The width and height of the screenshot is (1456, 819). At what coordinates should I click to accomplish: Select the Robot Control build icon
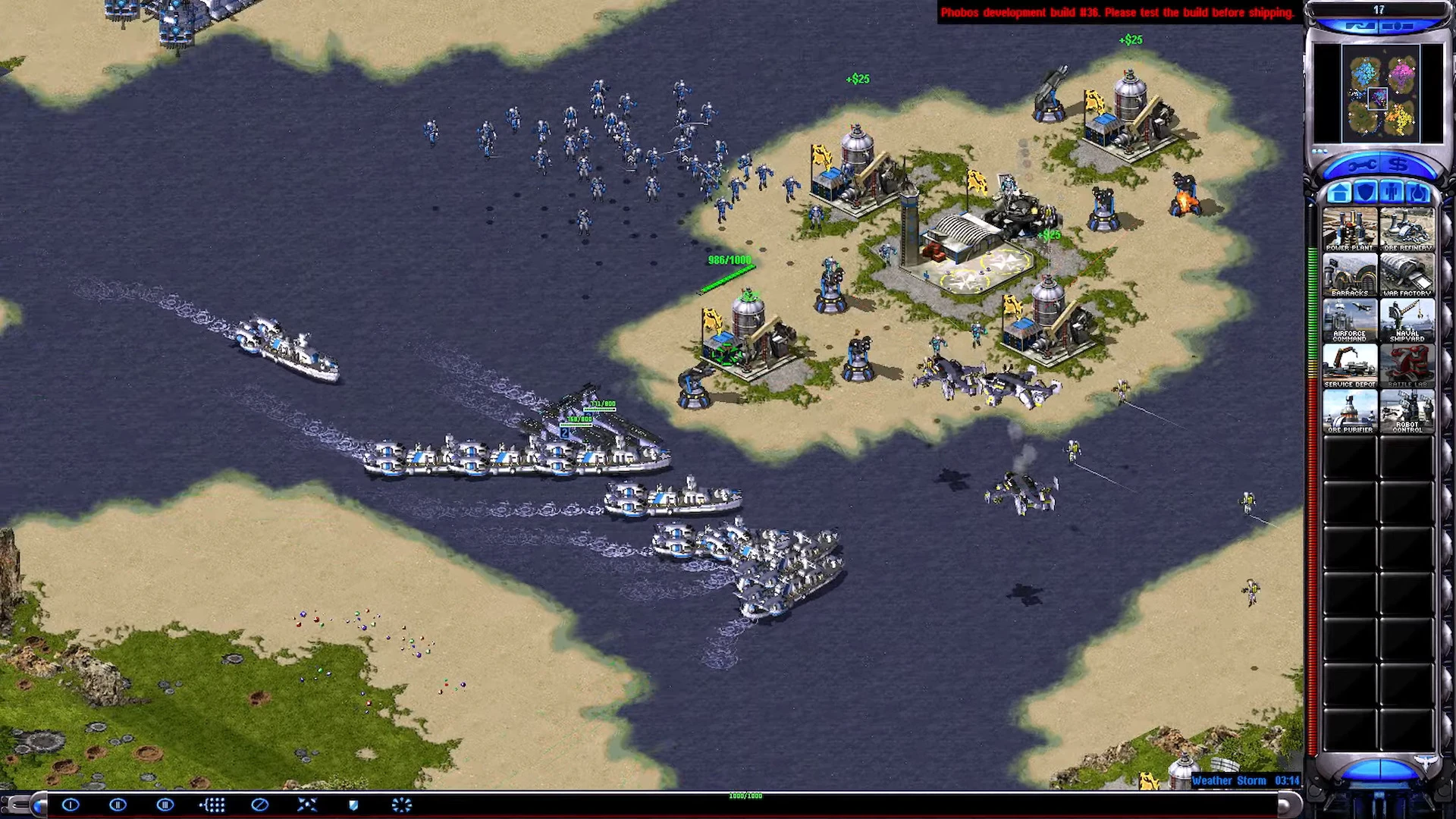[1407, 412]
